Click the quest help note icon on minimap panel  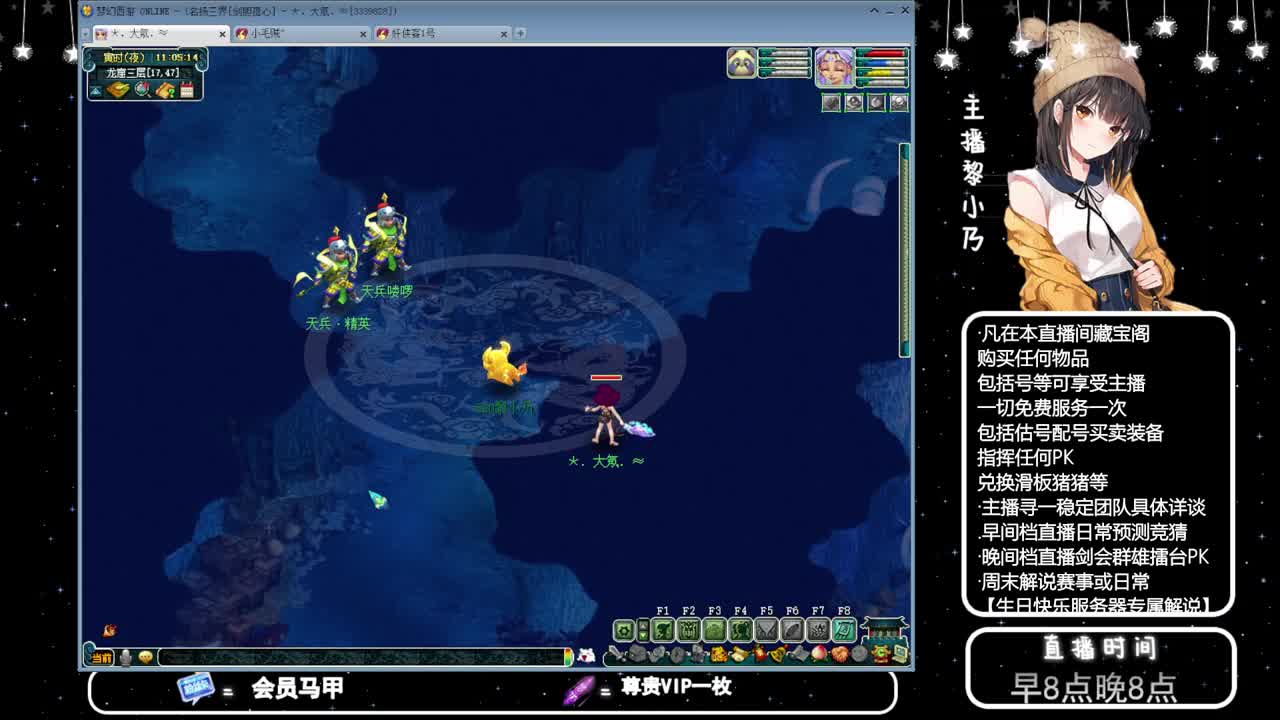point(163,90)
